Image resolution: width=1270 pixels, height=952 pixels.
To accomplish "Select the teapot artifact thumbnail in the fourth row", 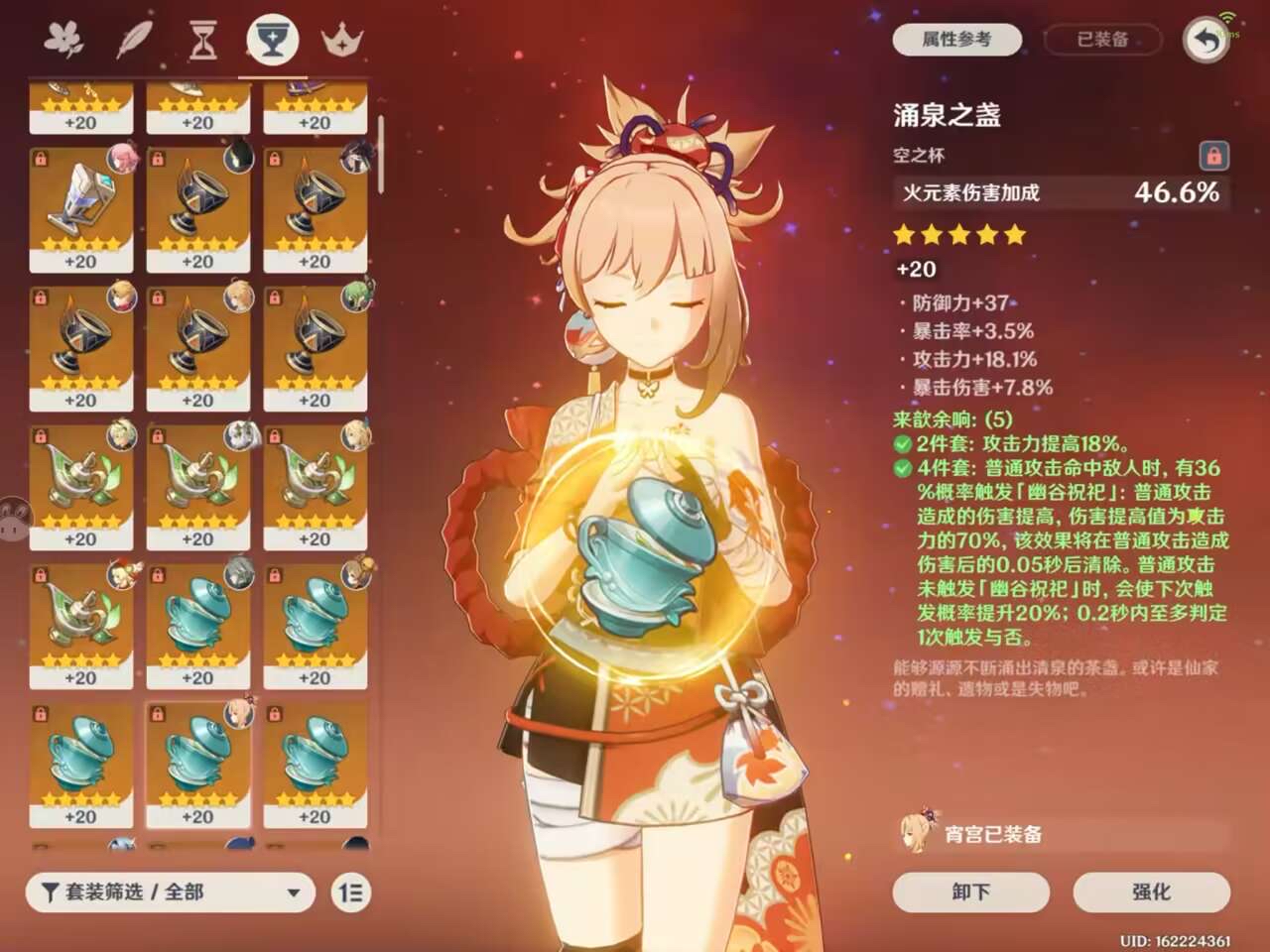I will (x=82, y=484).
